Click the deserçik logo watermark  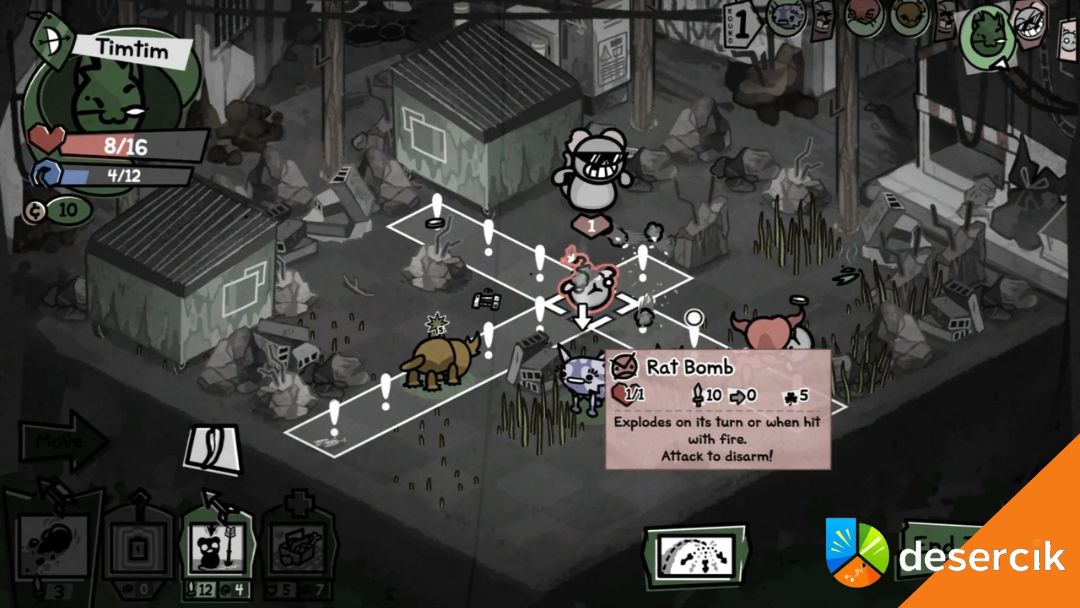click(x=945, y=553)
